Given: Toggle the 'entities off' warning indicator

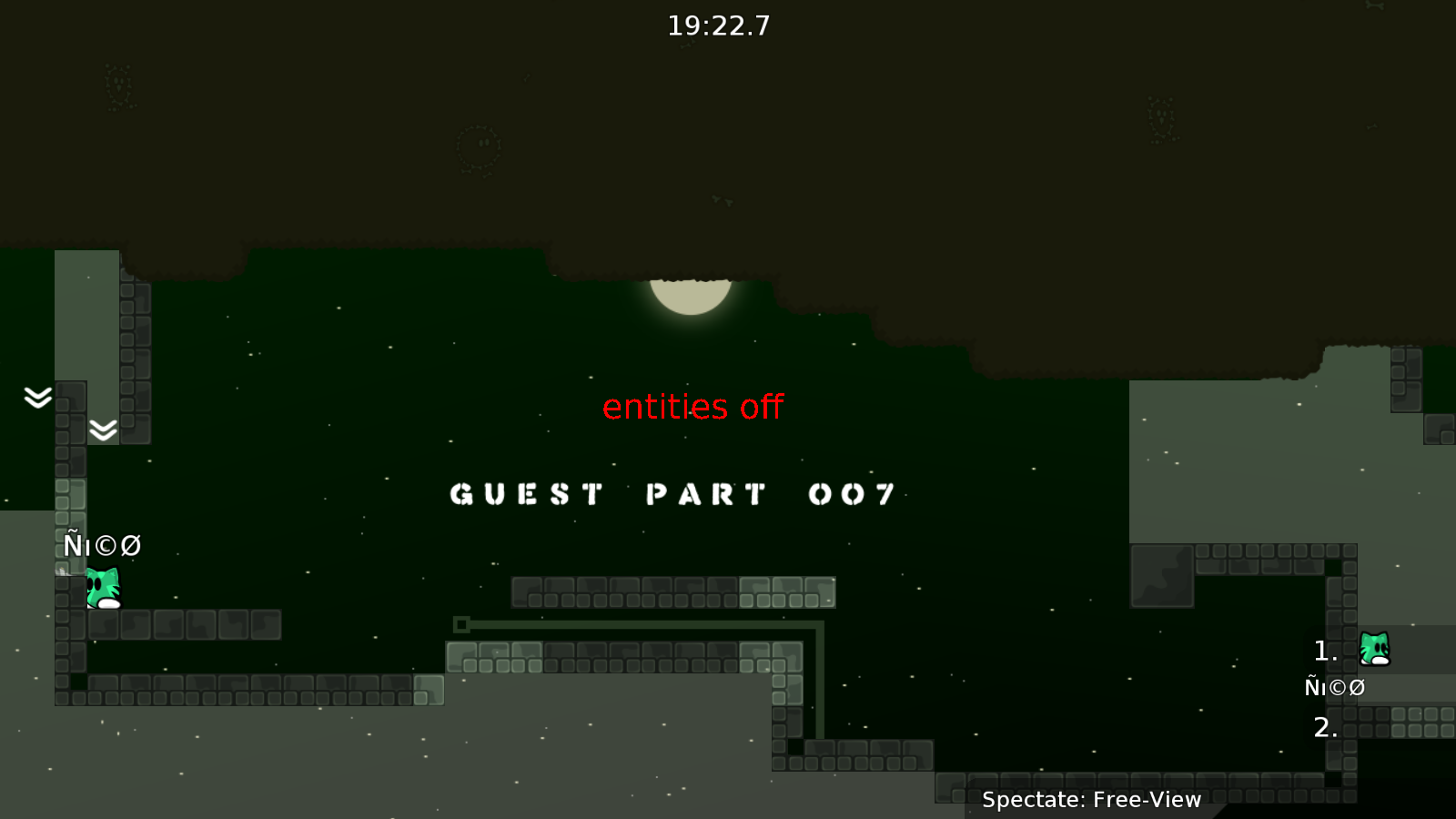Looking at the screenshot, I should pyautogui.click(x=693, y=407).
